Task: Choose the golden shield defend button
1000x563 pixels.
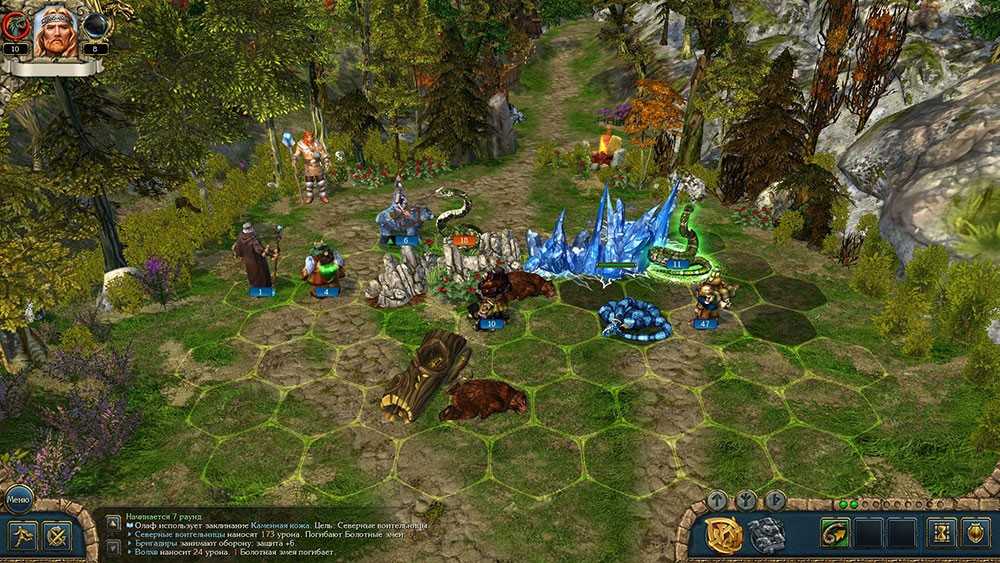Action: point(975,533)
